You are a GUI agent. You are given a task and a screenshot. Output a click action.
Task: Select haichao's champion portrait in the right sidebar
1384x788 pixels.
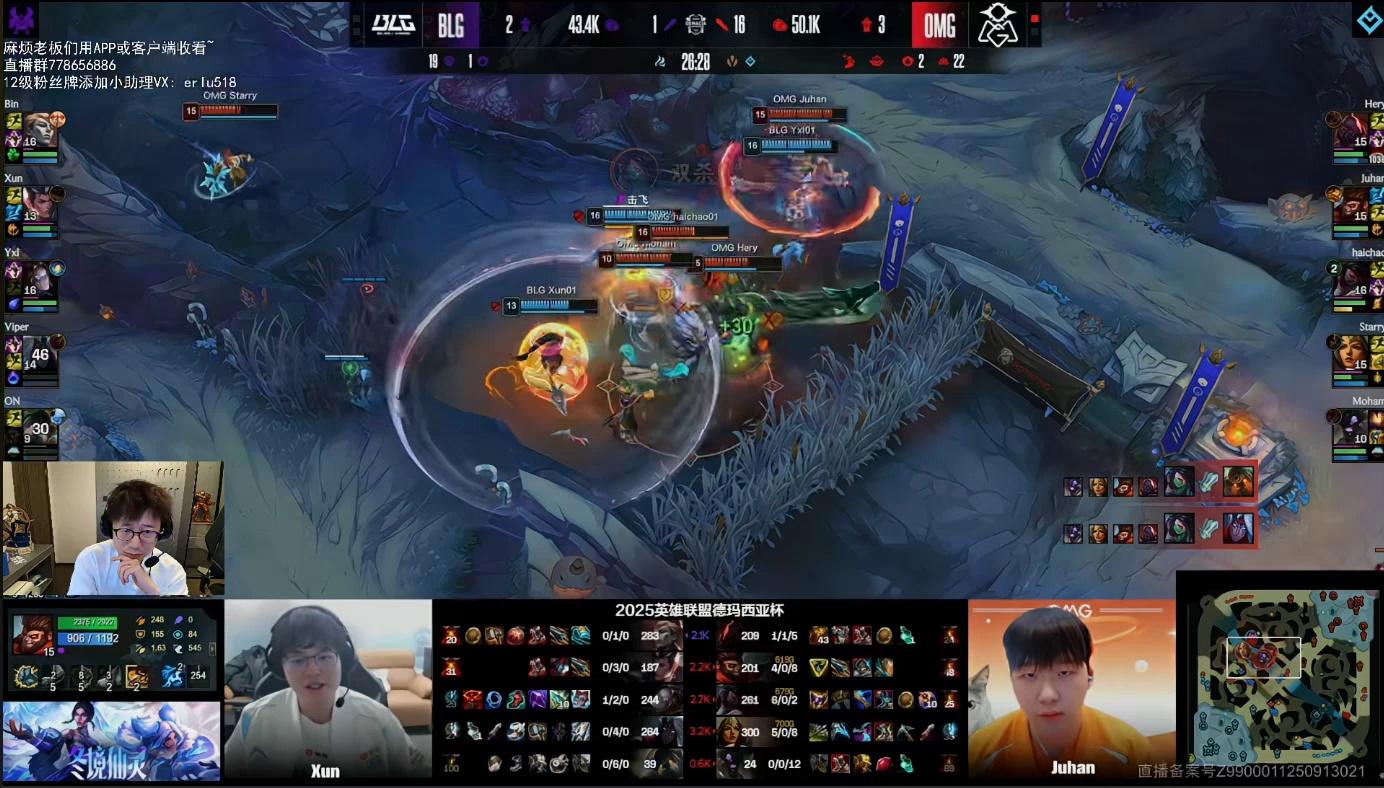coord(1350,277)
